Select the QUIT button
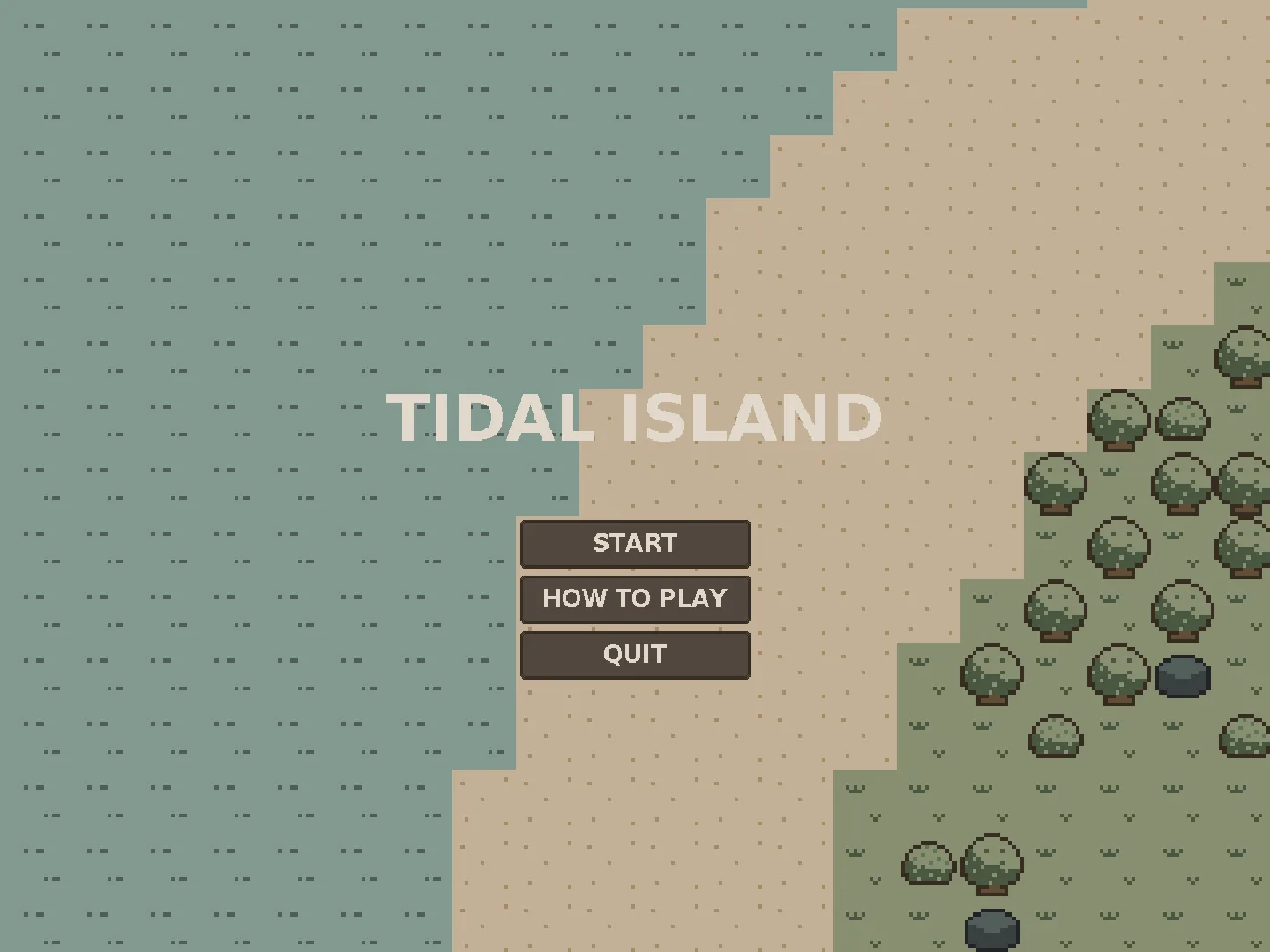Screen dimensions: 1270x952 coord(634,654)
